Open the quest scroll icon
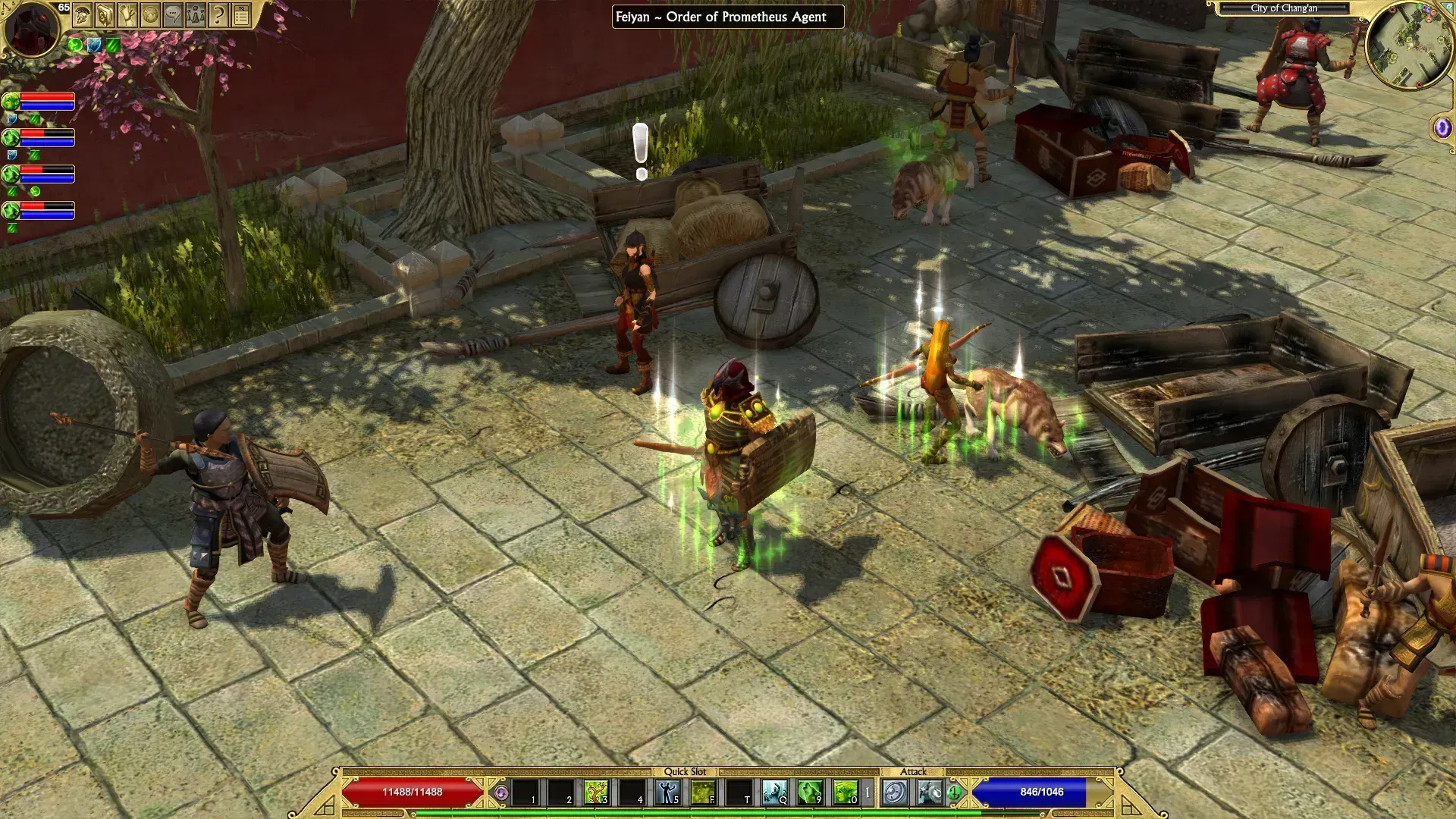This screenshot has width=1456, height=819. (x=127, y=15)
